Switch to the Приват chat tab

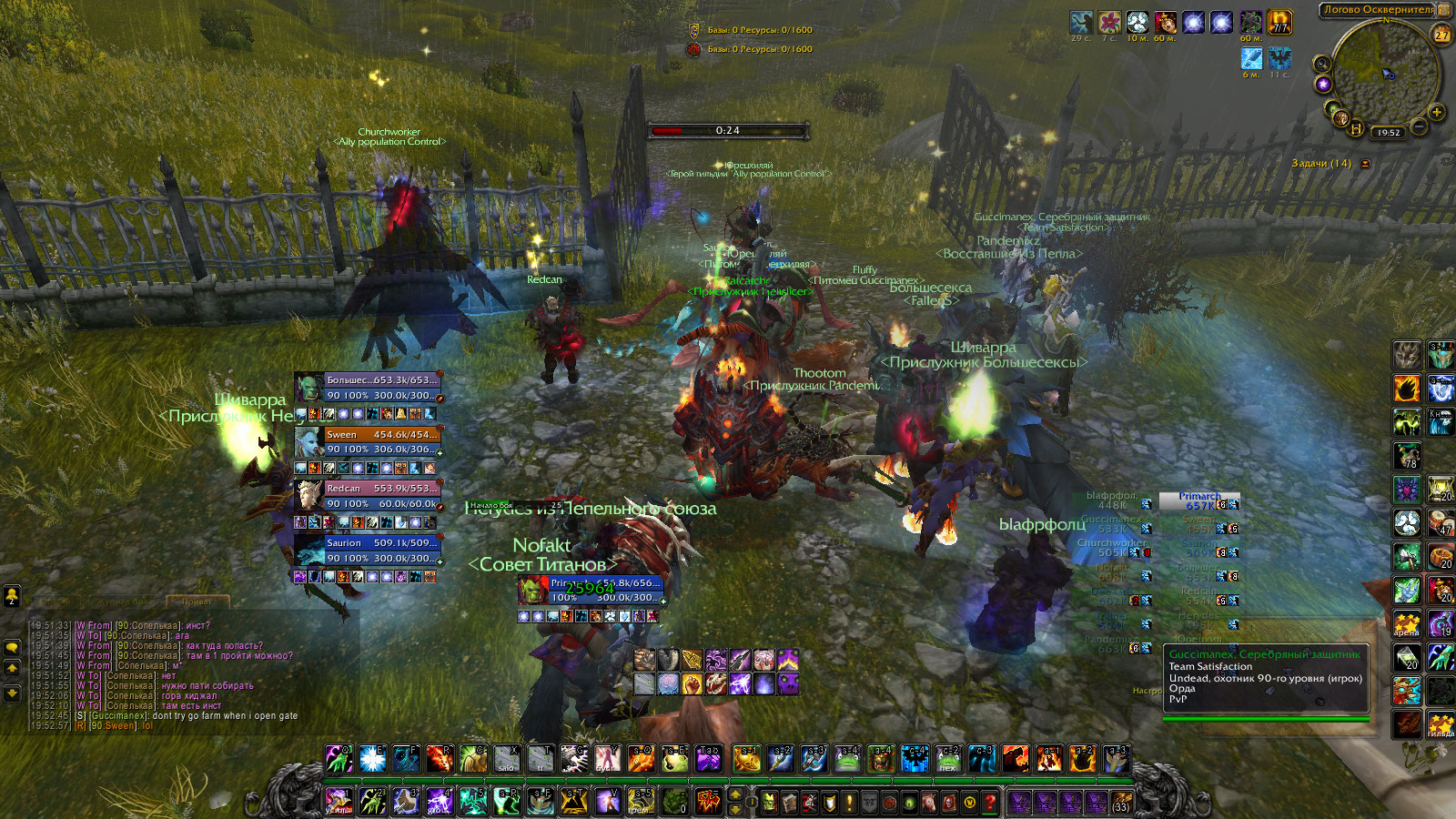click(197, 602)
